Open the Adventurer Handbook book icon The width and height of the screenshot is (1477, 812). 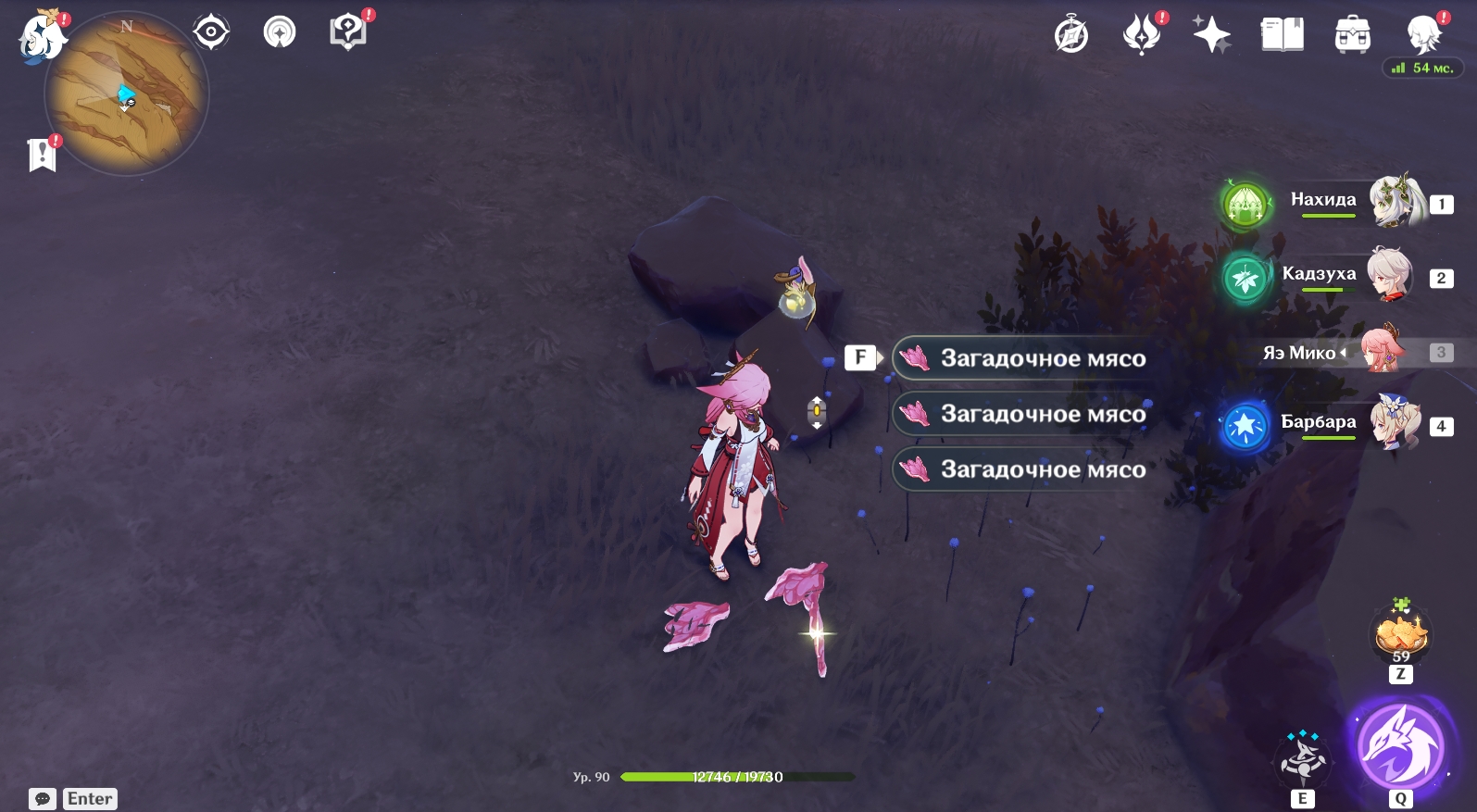(x=1282, y=35)
